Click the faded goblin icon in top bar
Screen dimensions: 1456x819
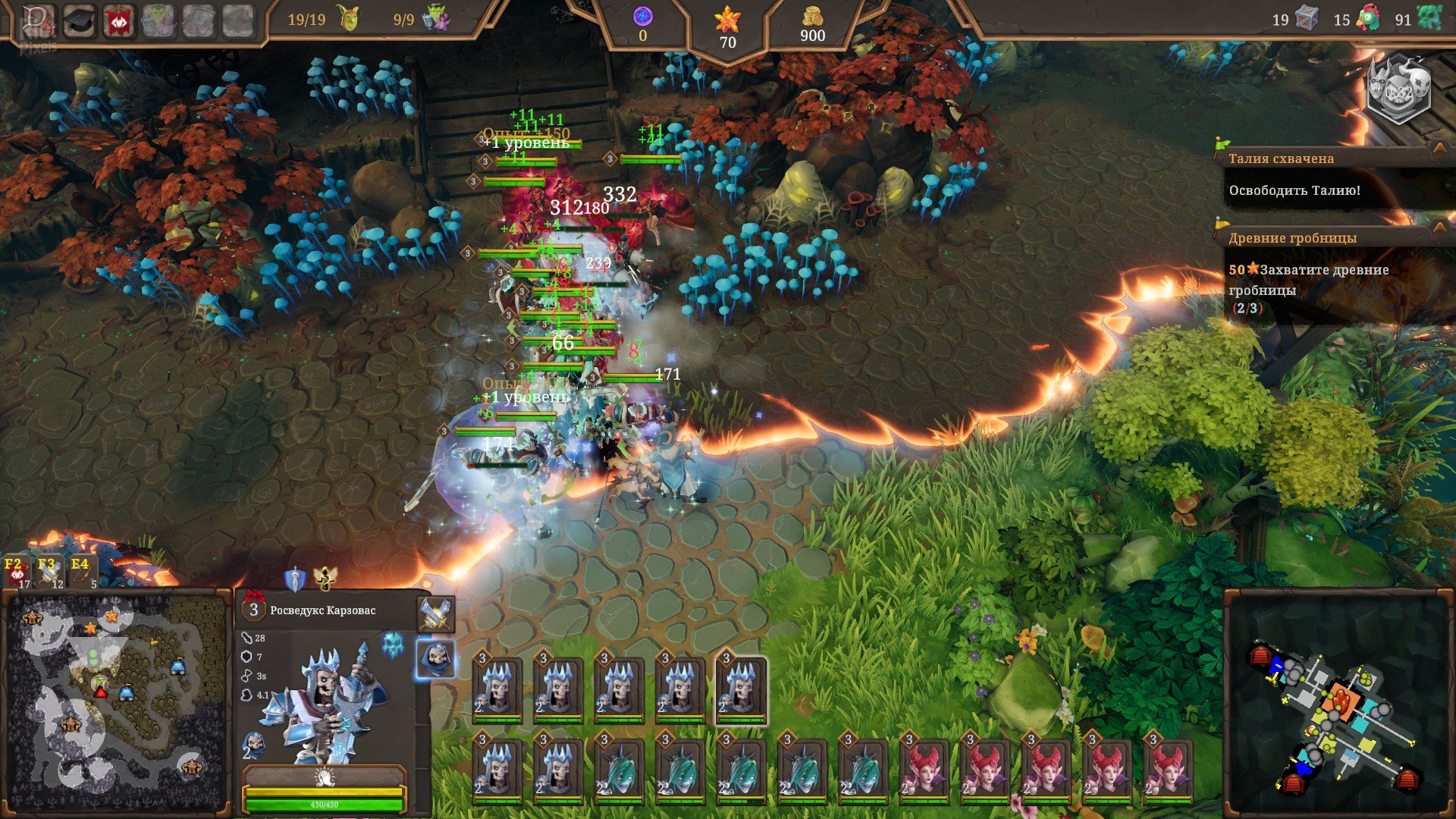click(x=158, y=21)
